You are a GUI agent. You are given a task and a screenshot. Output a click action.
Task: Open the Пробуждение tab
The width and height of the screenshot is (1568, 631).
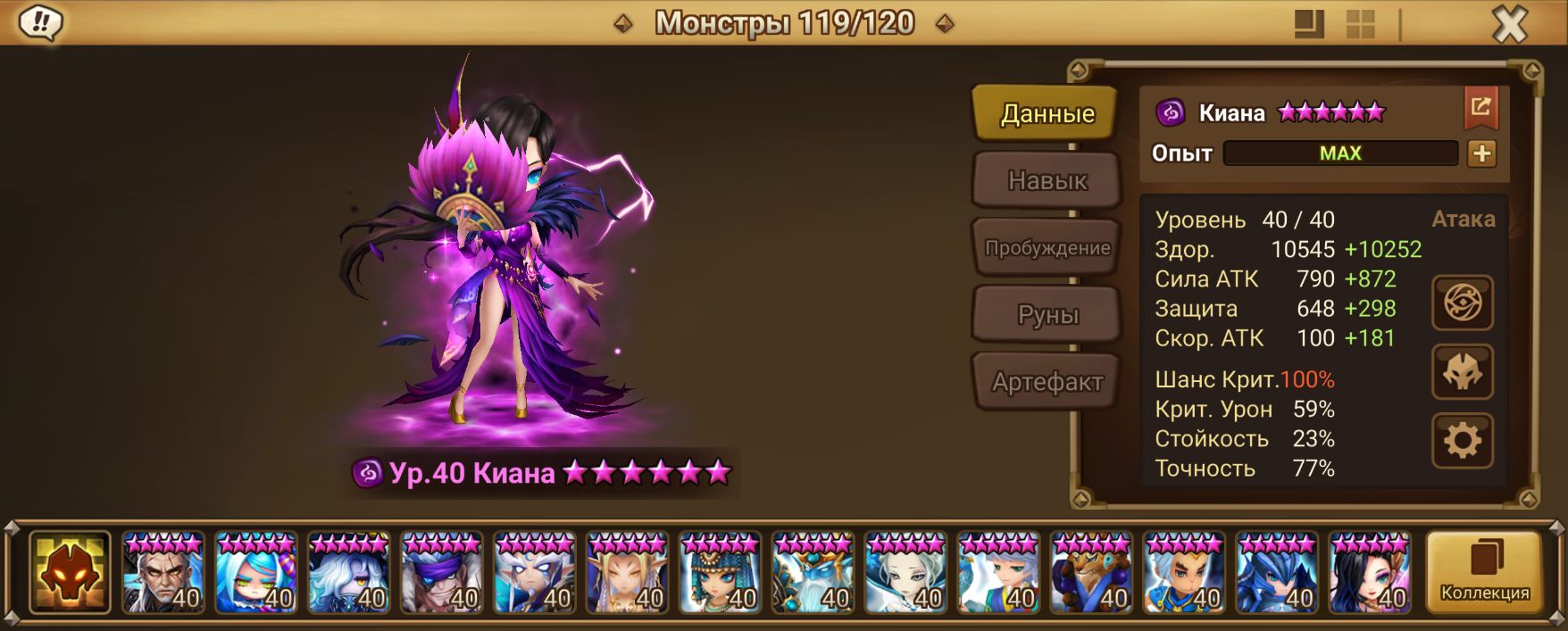(x=1047, y=248)
